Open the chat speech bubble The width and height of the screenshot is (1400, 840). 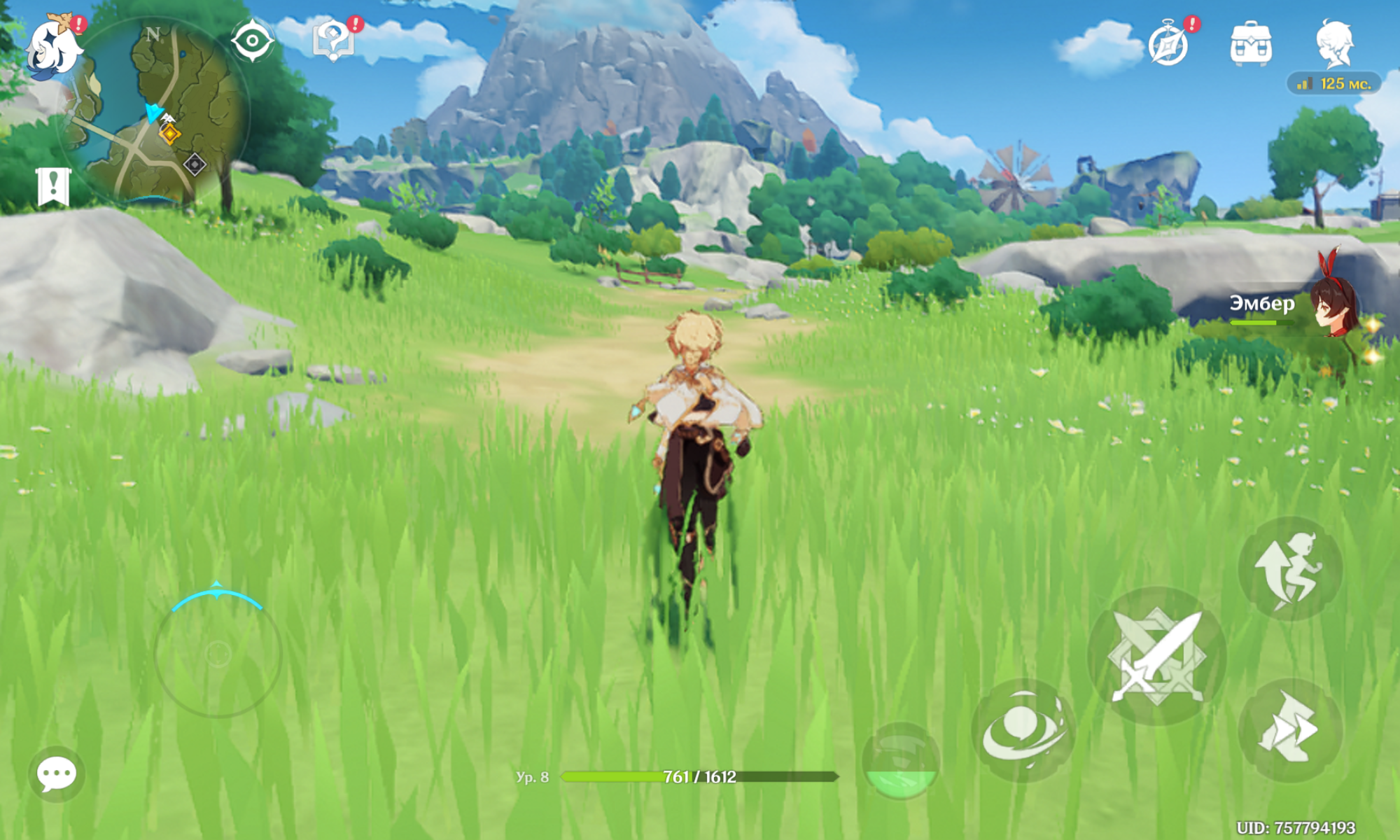point(57,774)
